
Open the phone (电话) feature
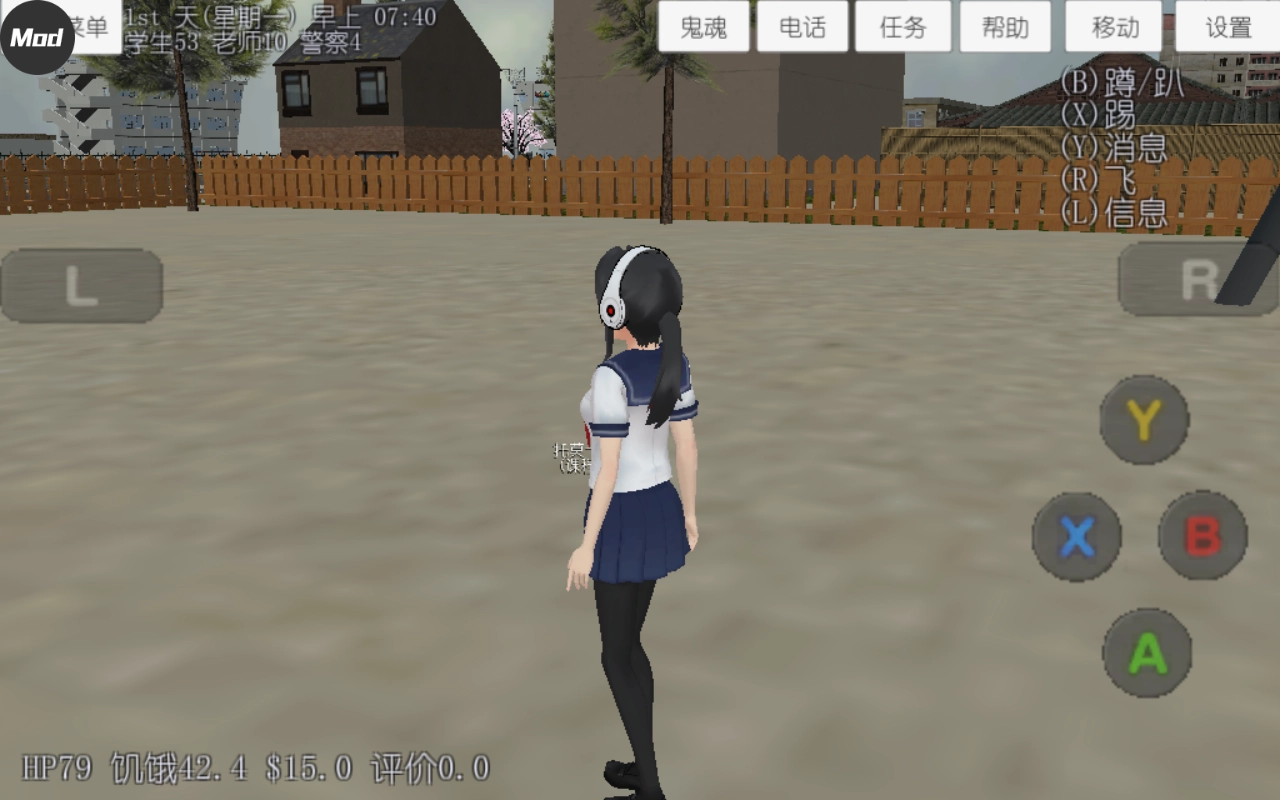pos(803,27)
